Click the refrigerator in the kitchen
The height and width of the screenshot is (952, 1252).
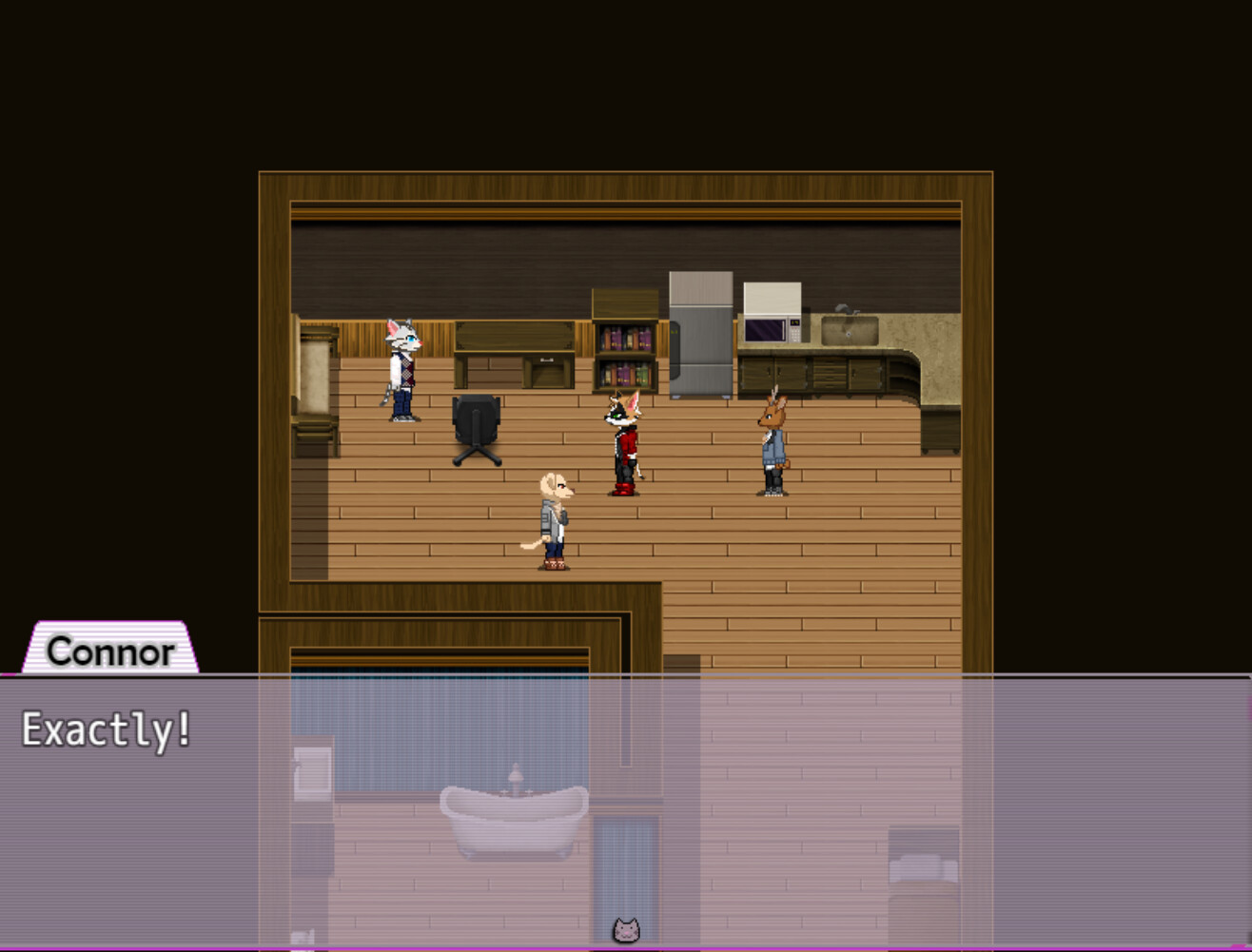click(x=701, y=338)
